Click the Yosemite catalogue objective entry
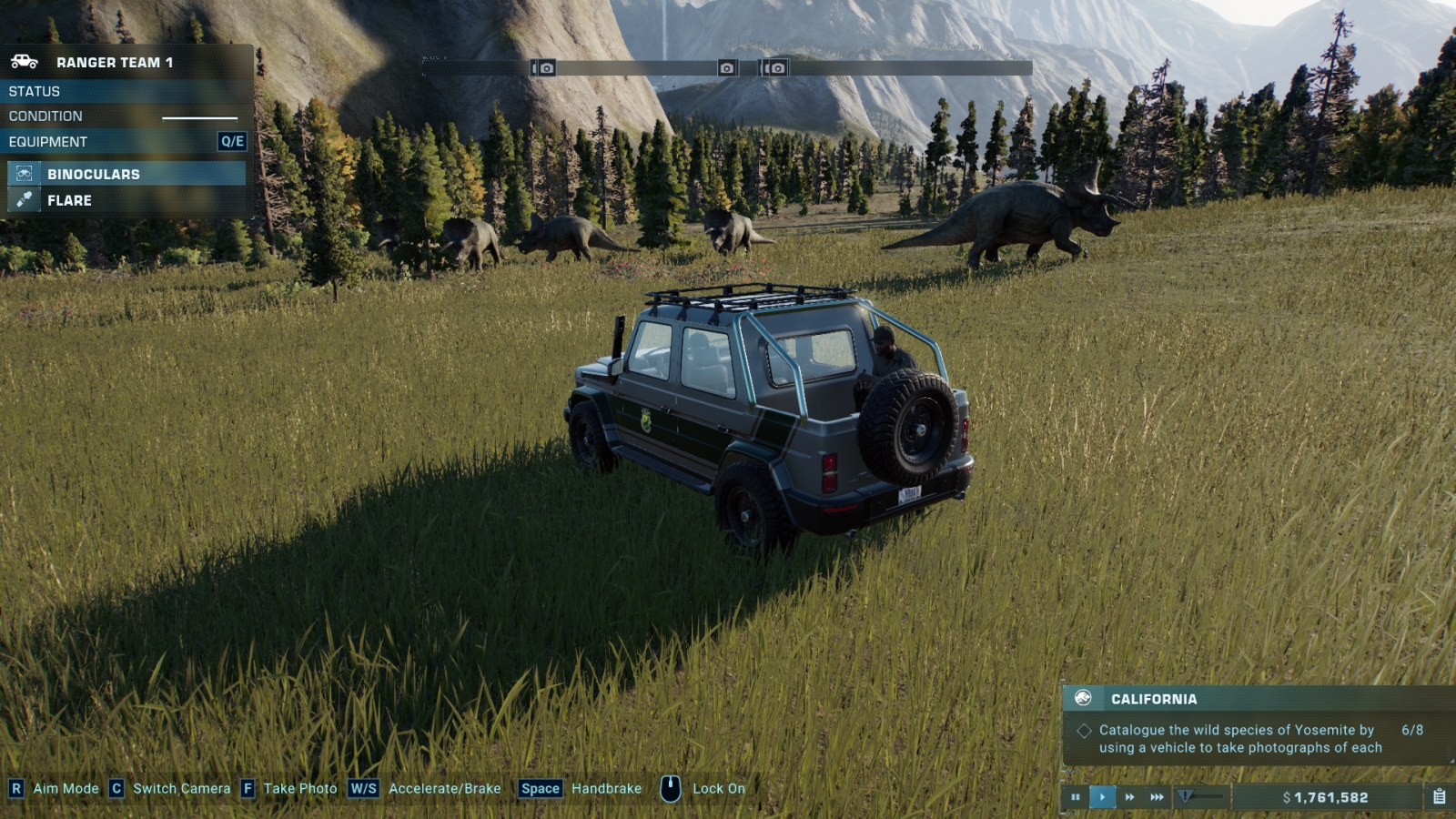1456x819 pixels. [x=1239, y=739]
